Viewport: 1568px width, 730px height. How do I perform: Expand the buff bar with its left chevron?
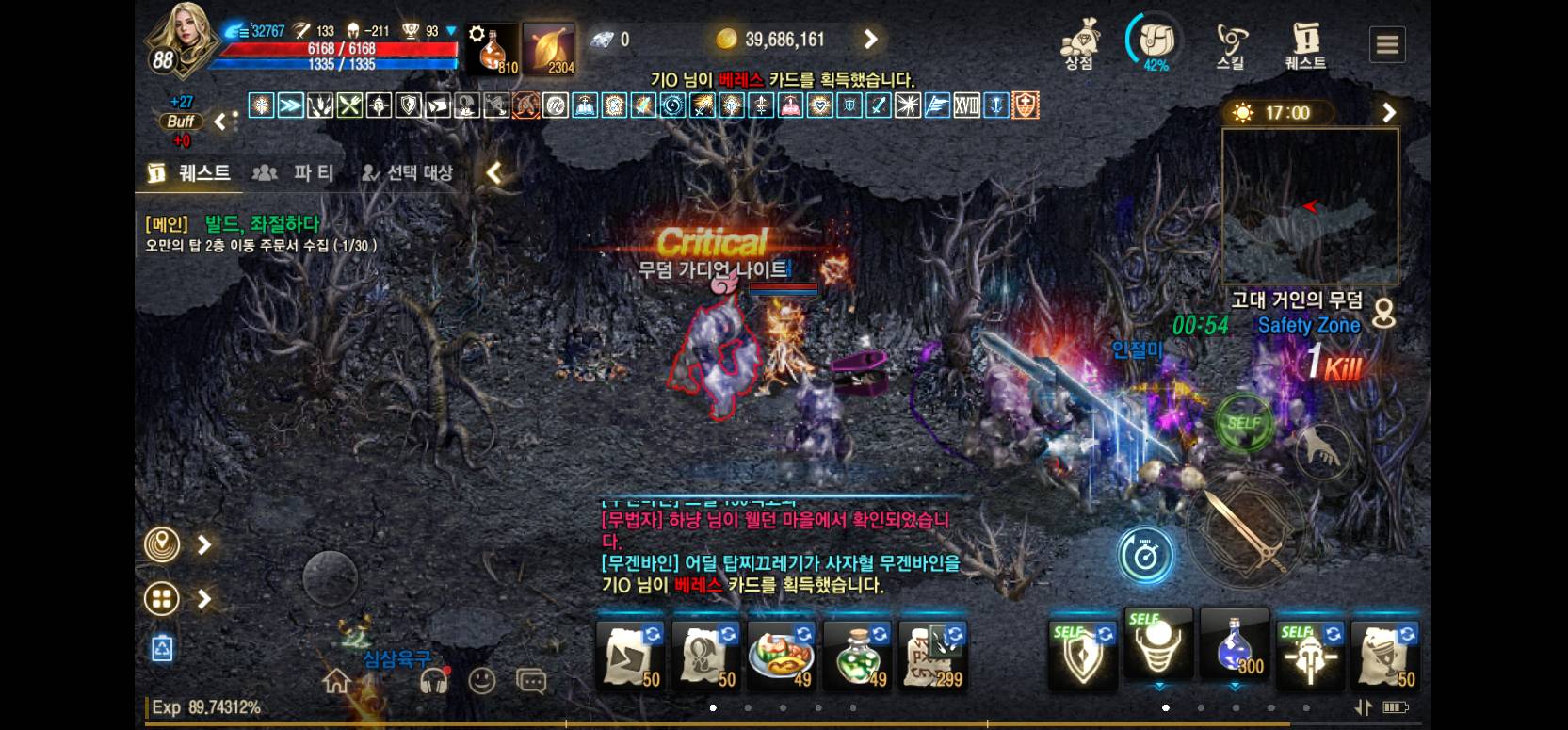tap(221, 121)
